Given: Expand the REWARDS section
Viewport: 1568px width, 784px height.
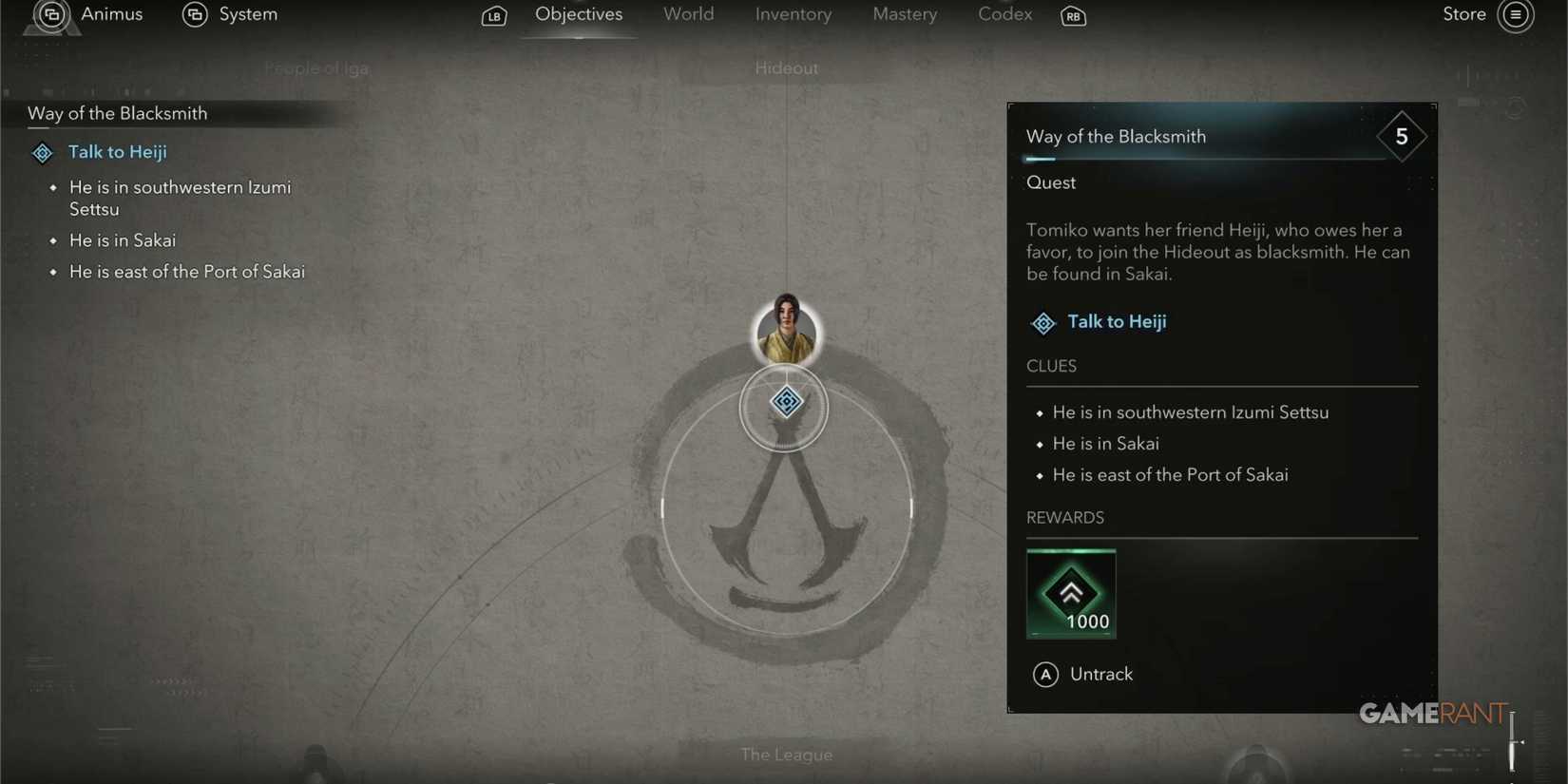Looking at the screenshot, I should point(1064,517).
